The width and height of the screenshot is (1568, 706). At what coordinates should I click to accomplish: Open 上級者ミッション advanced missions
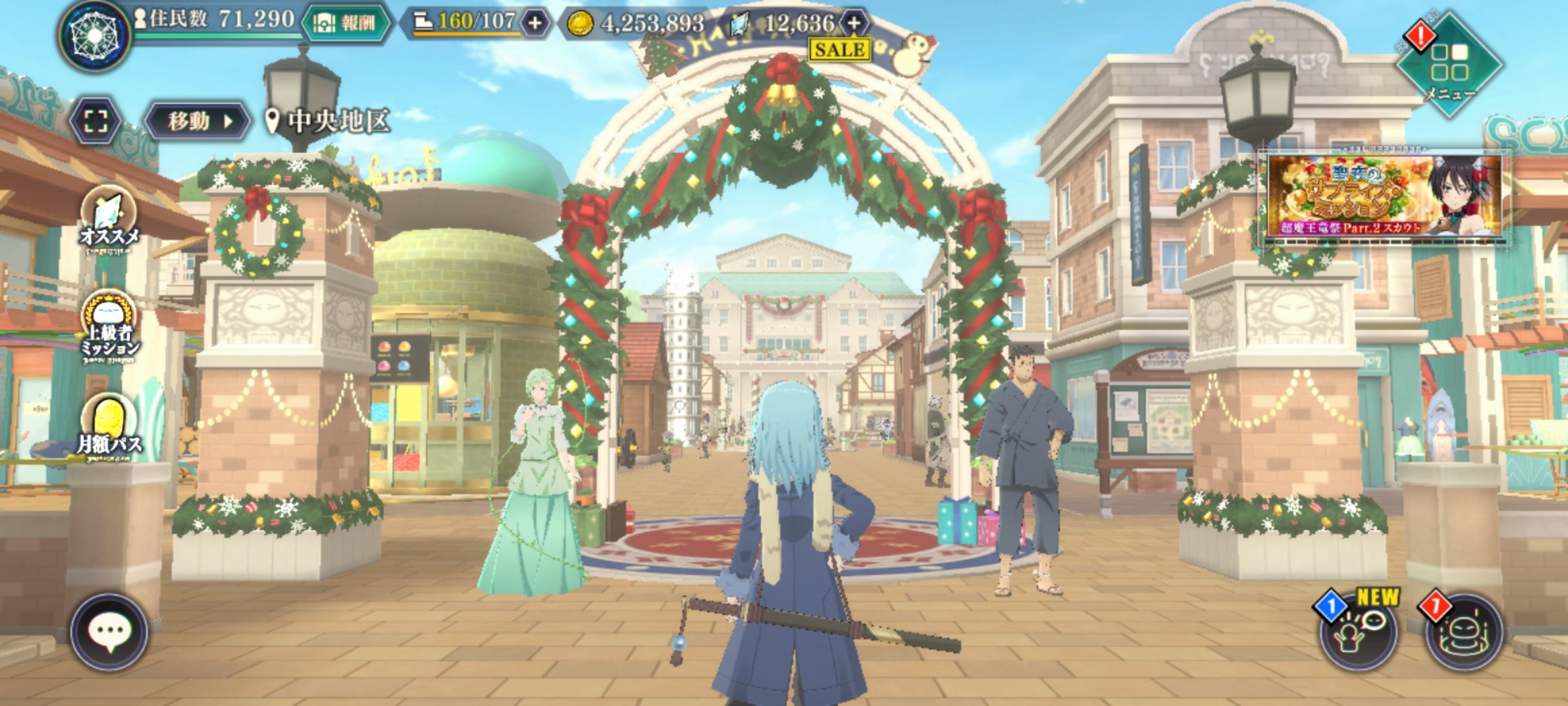pyautogui.click(x=109, y=327)
